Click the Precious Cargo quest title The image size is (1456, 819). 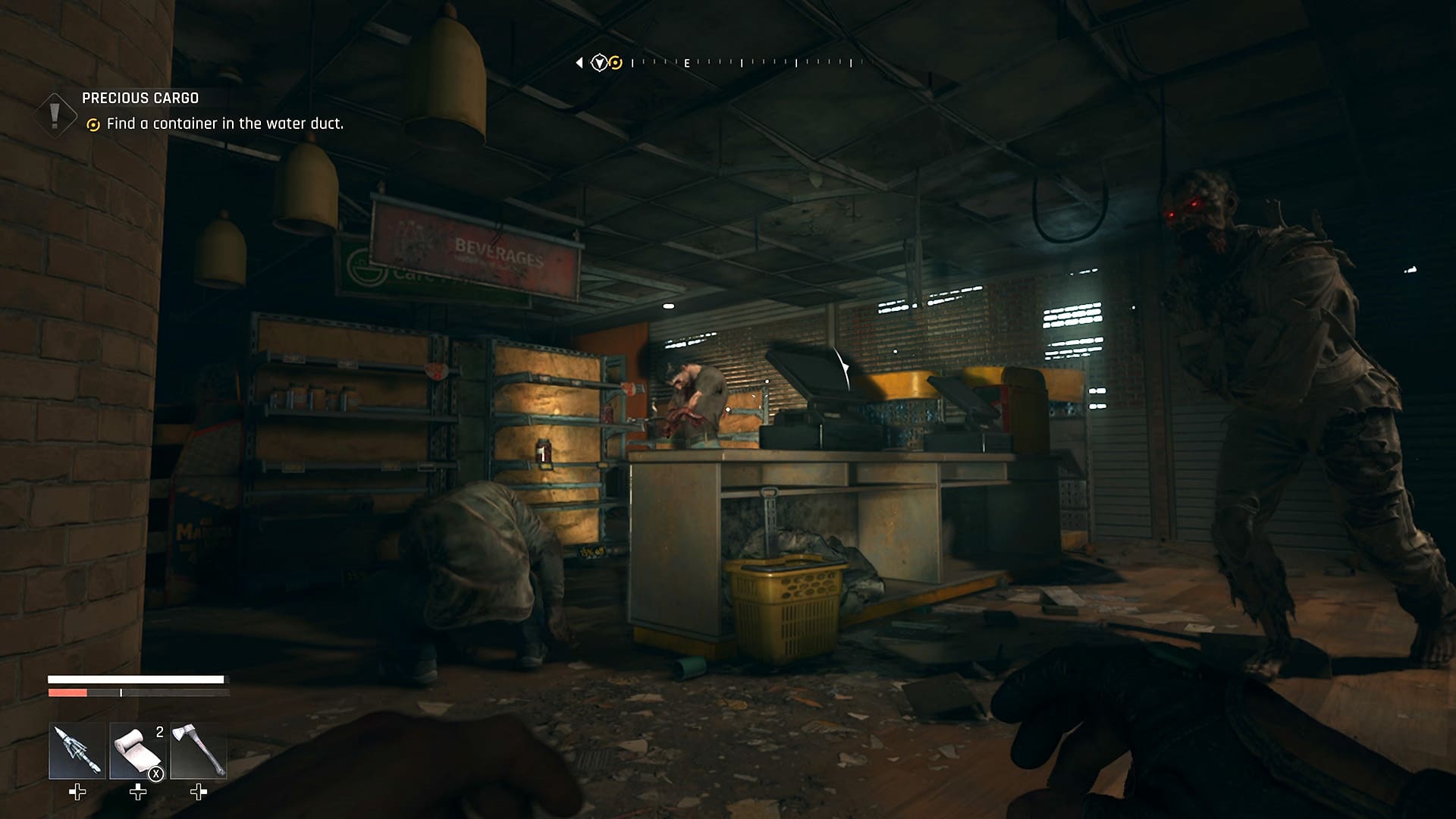pyautogui.click(x=140, y=98)
